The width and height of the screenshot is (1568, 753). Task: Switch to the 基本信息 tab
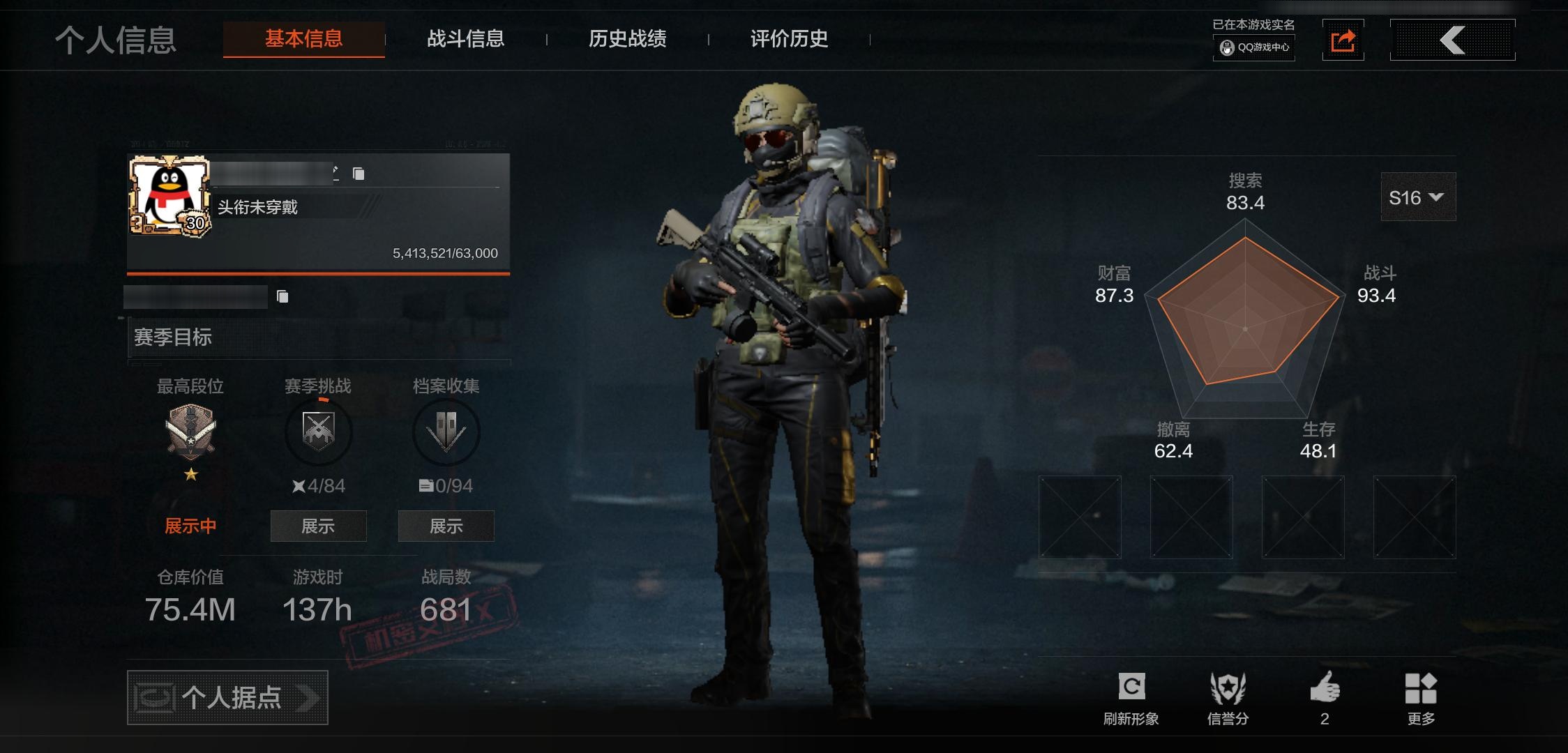[303, 39]
